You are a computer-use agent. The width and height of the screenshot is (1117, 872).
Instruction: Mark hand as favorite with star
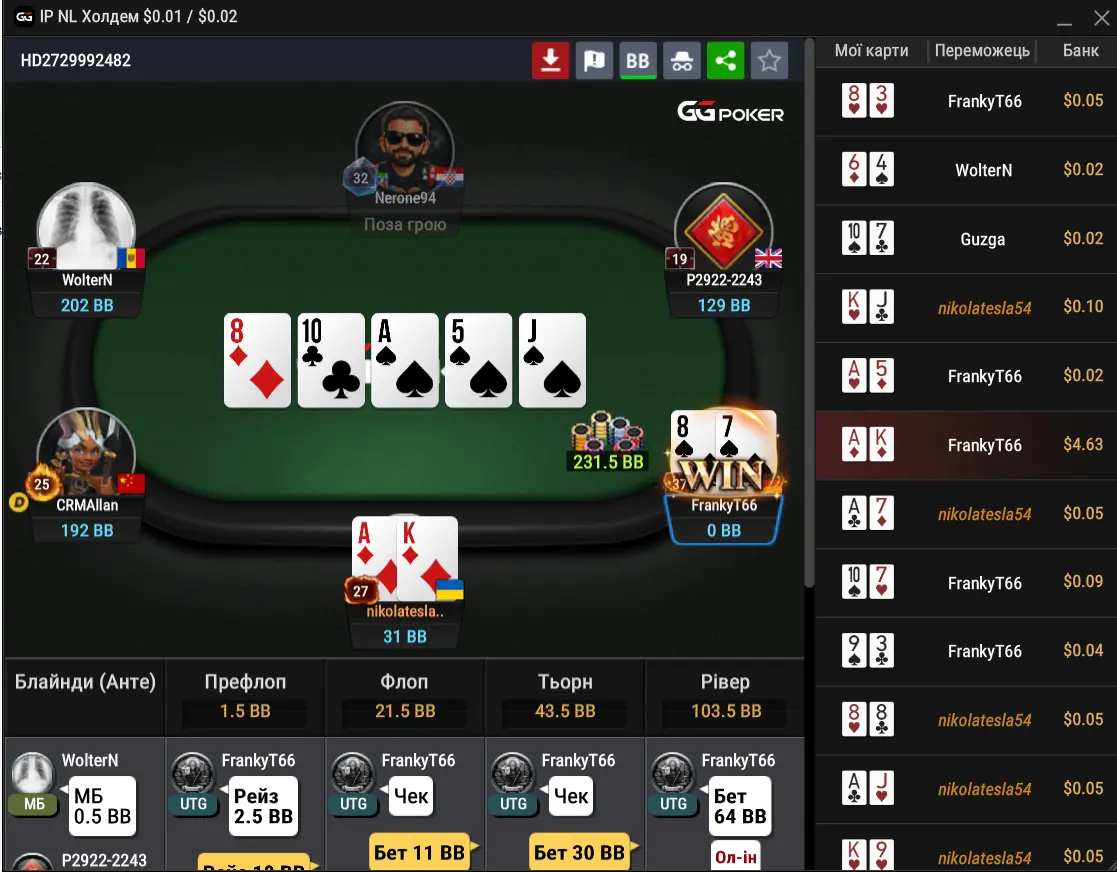point(769,61)
